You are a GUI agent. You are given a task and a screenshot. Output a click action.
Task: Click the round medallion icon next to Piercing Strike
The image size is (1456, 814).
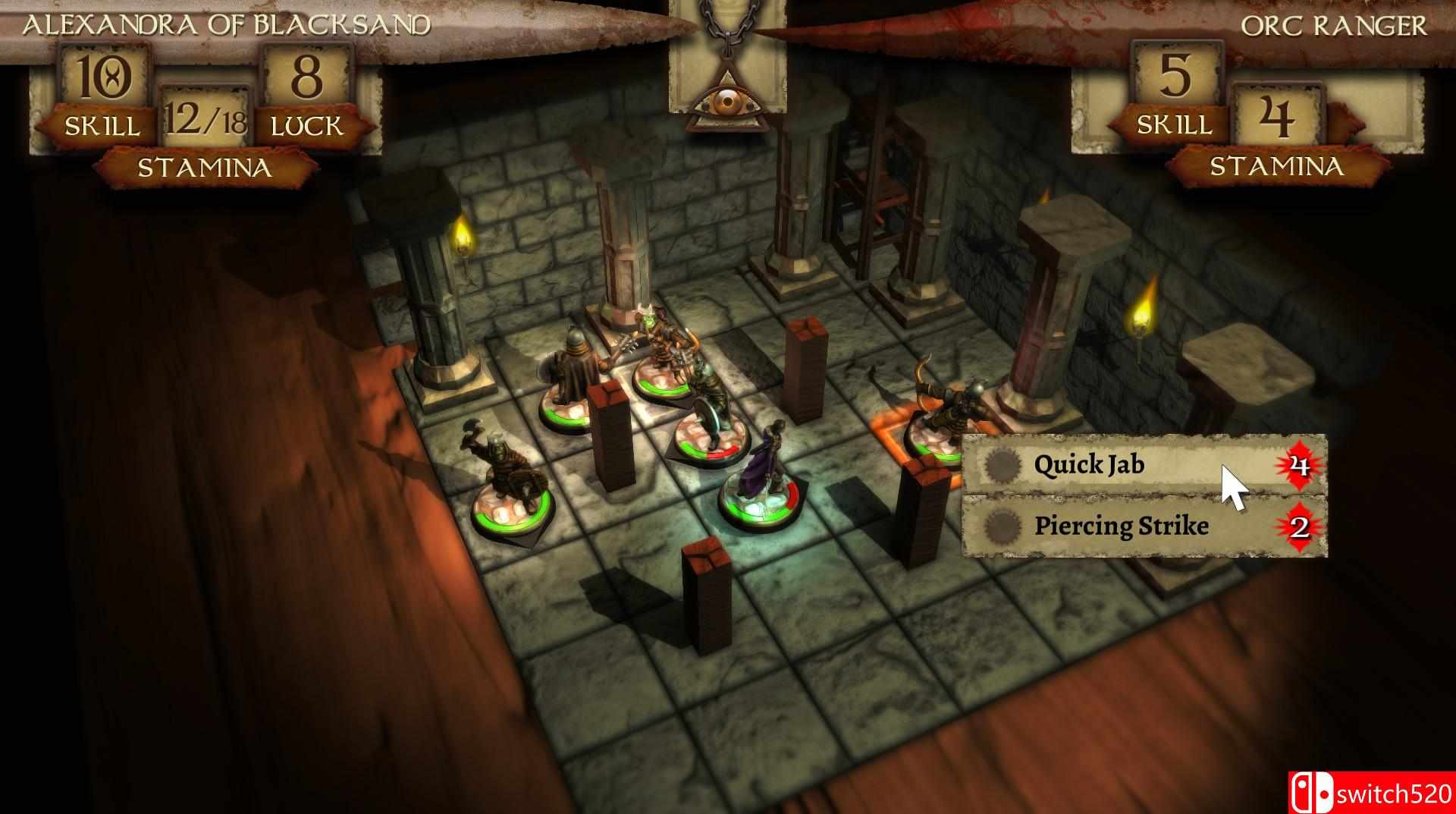pos(1003,528)
